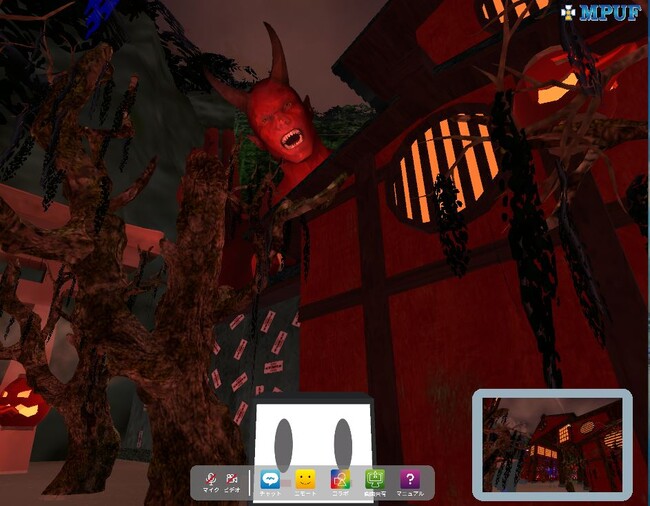Open the chat (チャット) panel

pyautogui.click(x=270, y=481)
